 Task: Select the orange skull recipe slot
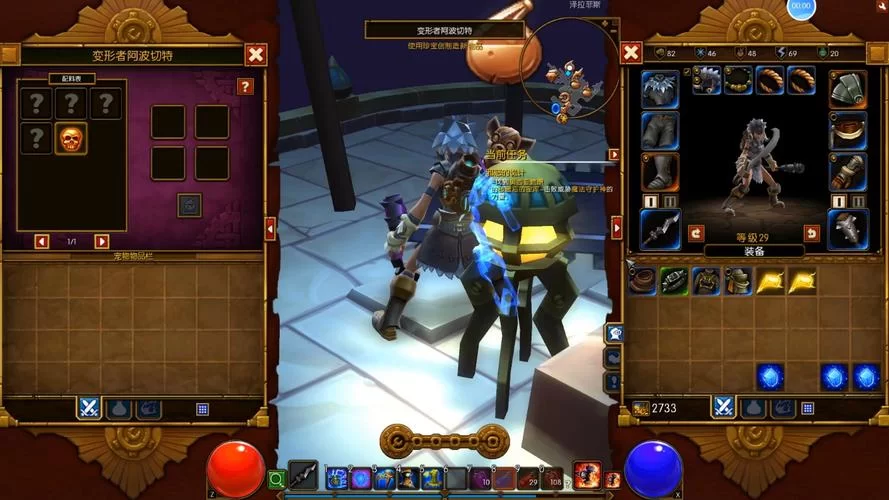tap(70, 139)
